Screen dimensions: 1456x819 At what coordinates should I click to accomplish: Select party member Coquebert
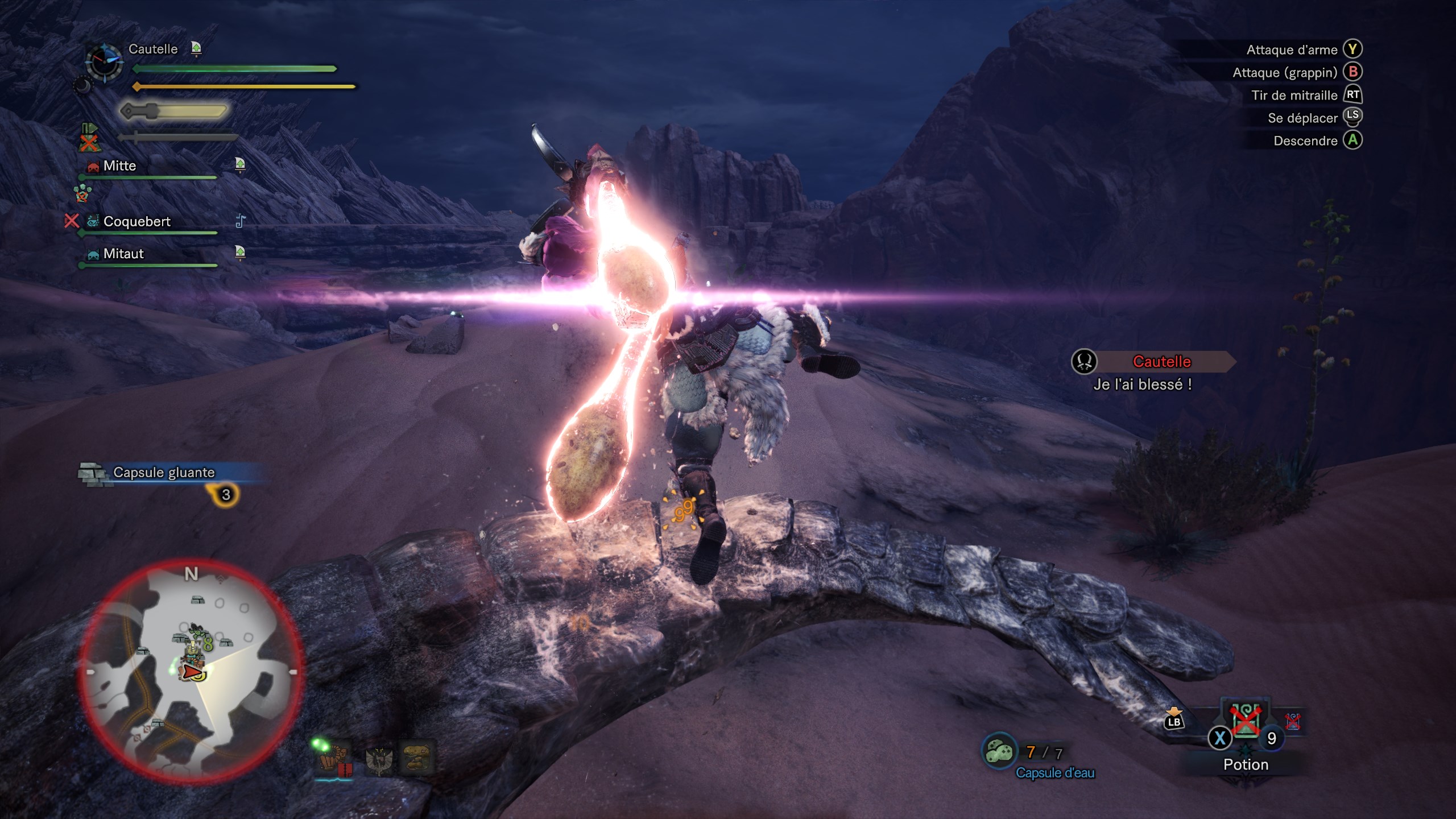point(136,221)
